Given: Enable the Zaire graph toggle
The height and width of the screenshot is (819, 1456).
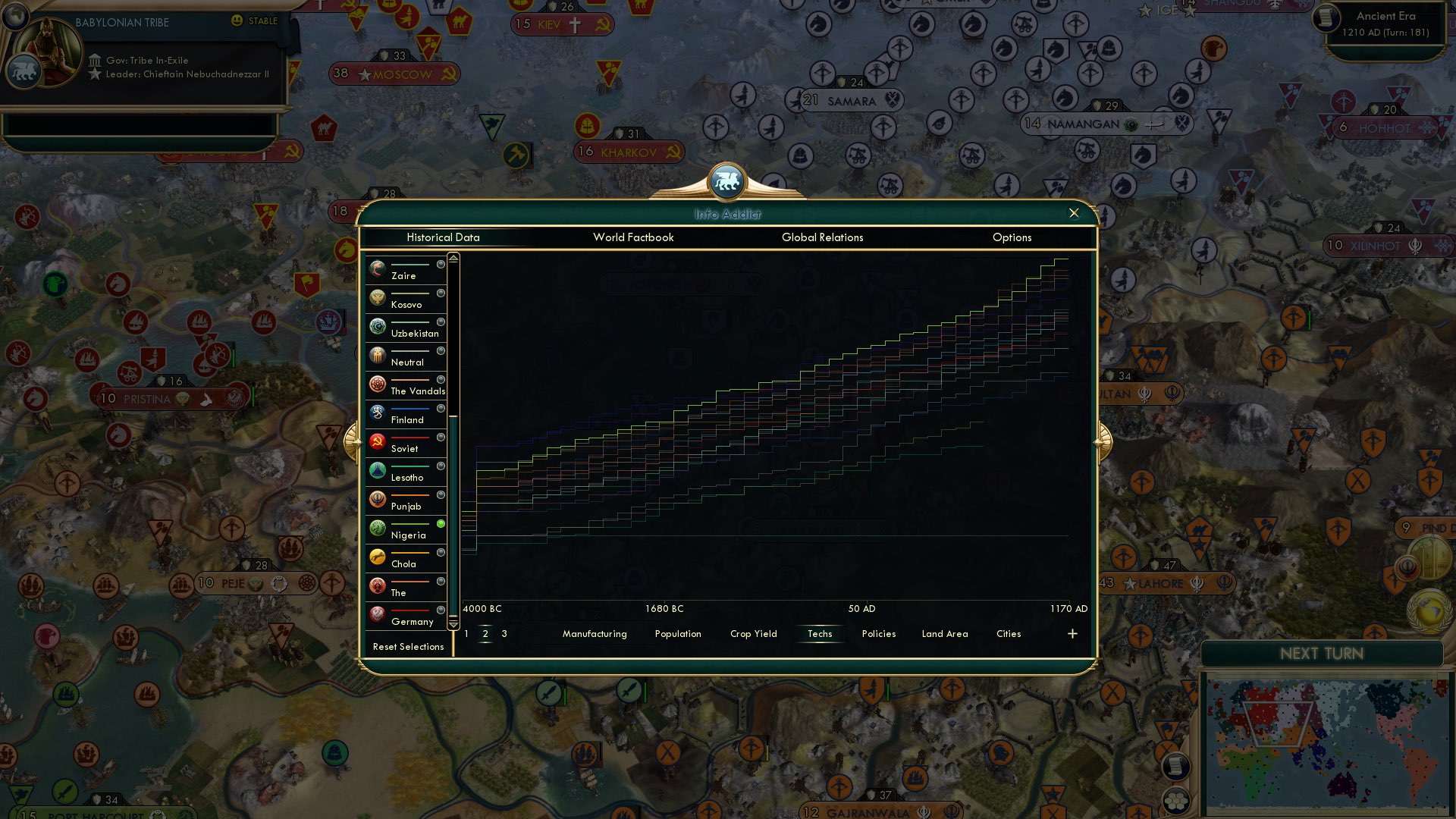Looking at the screenshot, I should pos(440,265).
